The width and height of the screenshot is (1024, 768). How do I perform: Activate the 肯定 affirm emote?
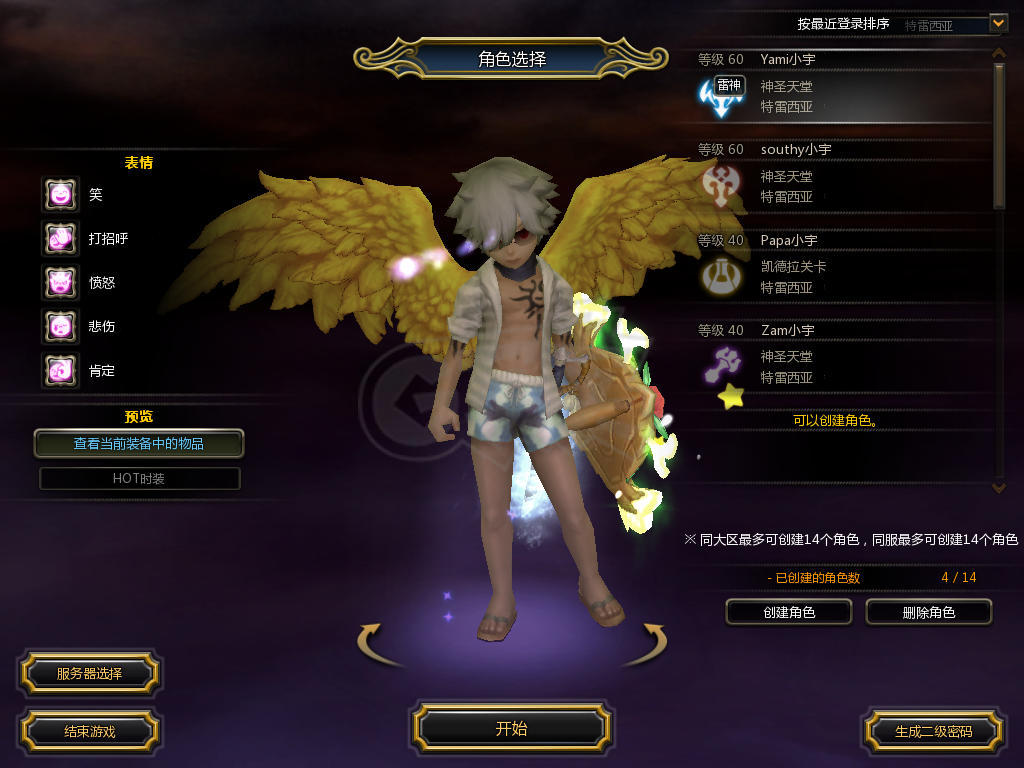(x=60, y=370)
